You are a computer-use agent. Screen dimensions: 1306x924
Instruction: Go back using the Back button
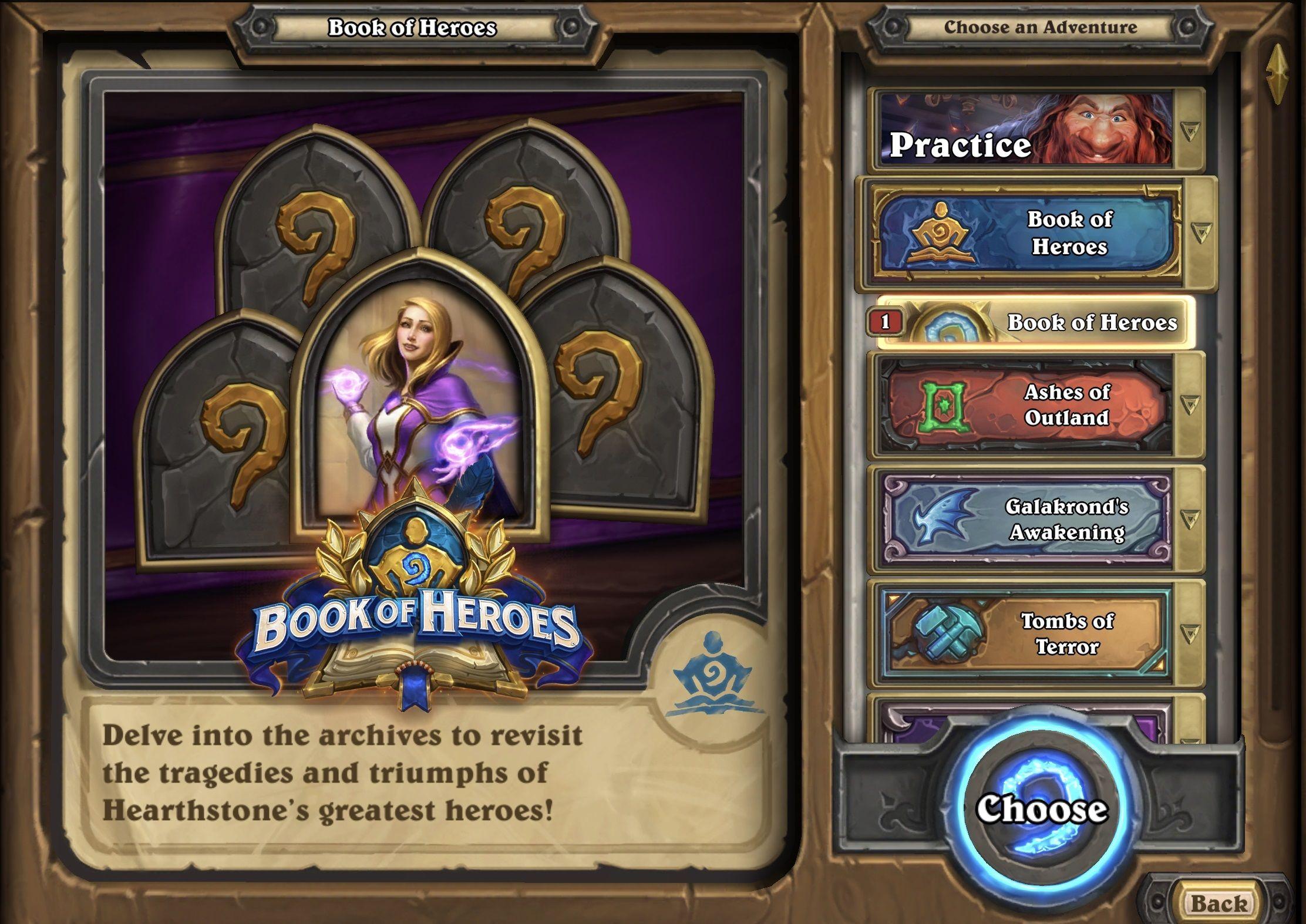click(1218, 903)
